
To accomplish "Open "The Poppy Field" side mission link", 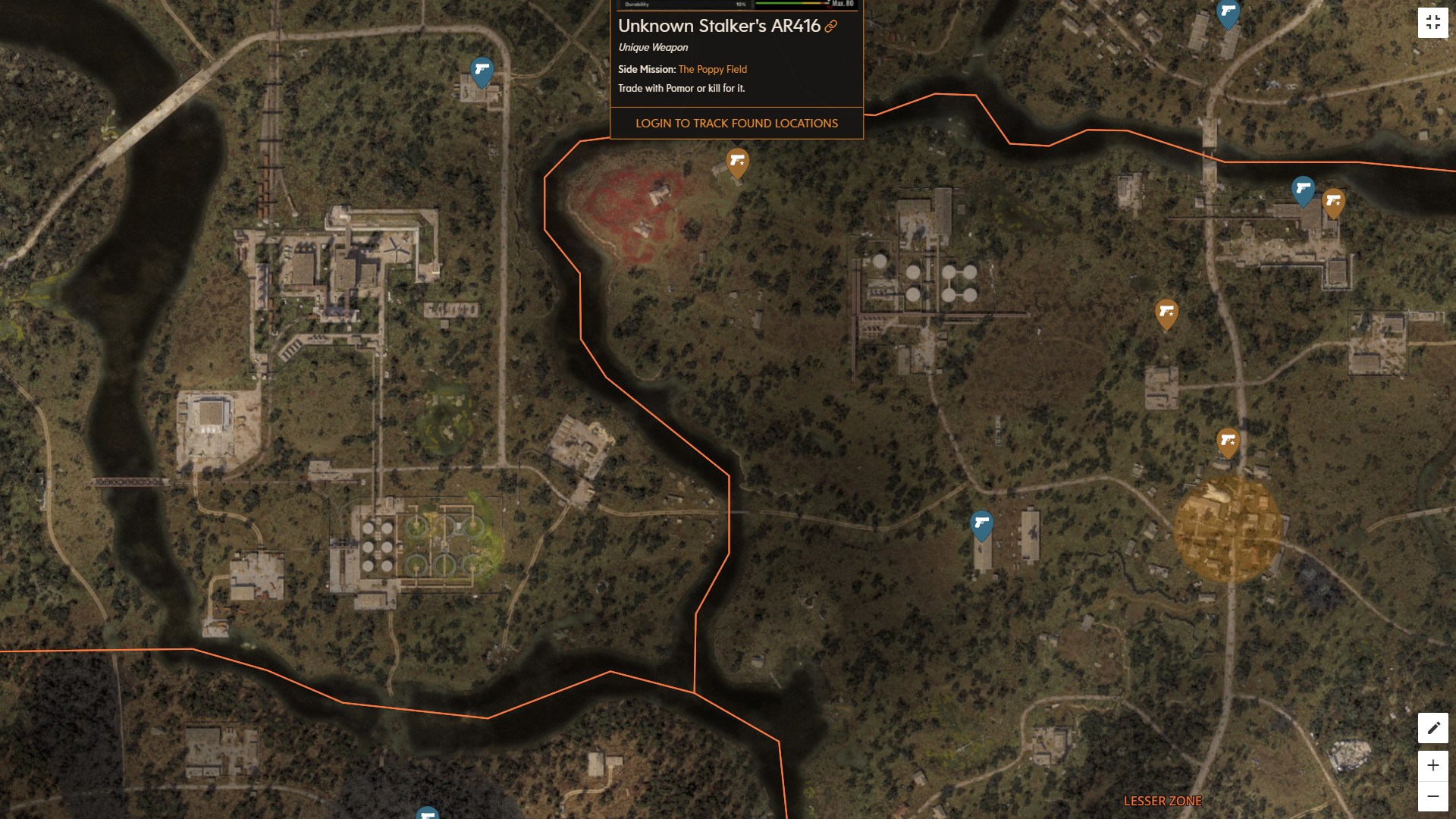I will [x=711, y=69].
